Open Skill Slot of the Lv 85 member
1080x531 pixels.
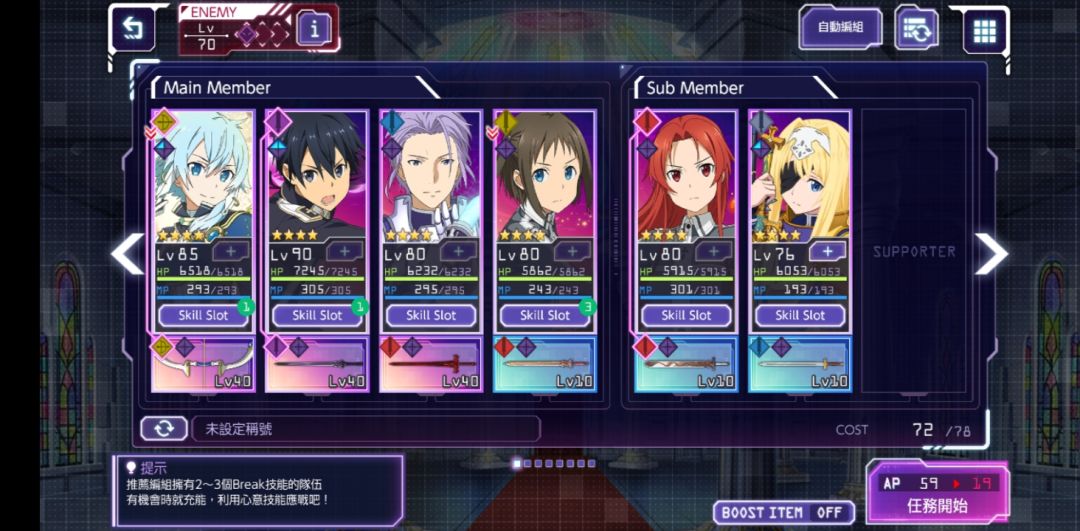point(204,315)
